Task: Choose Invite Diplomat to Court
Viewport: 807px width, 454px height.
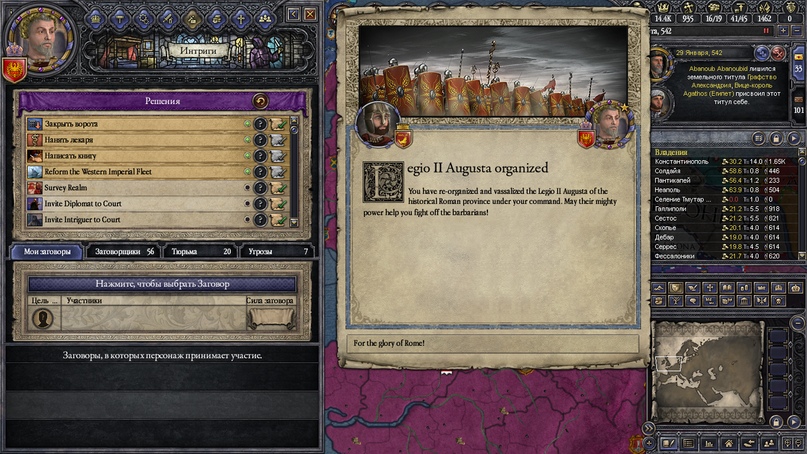Action: pos(130,203)
